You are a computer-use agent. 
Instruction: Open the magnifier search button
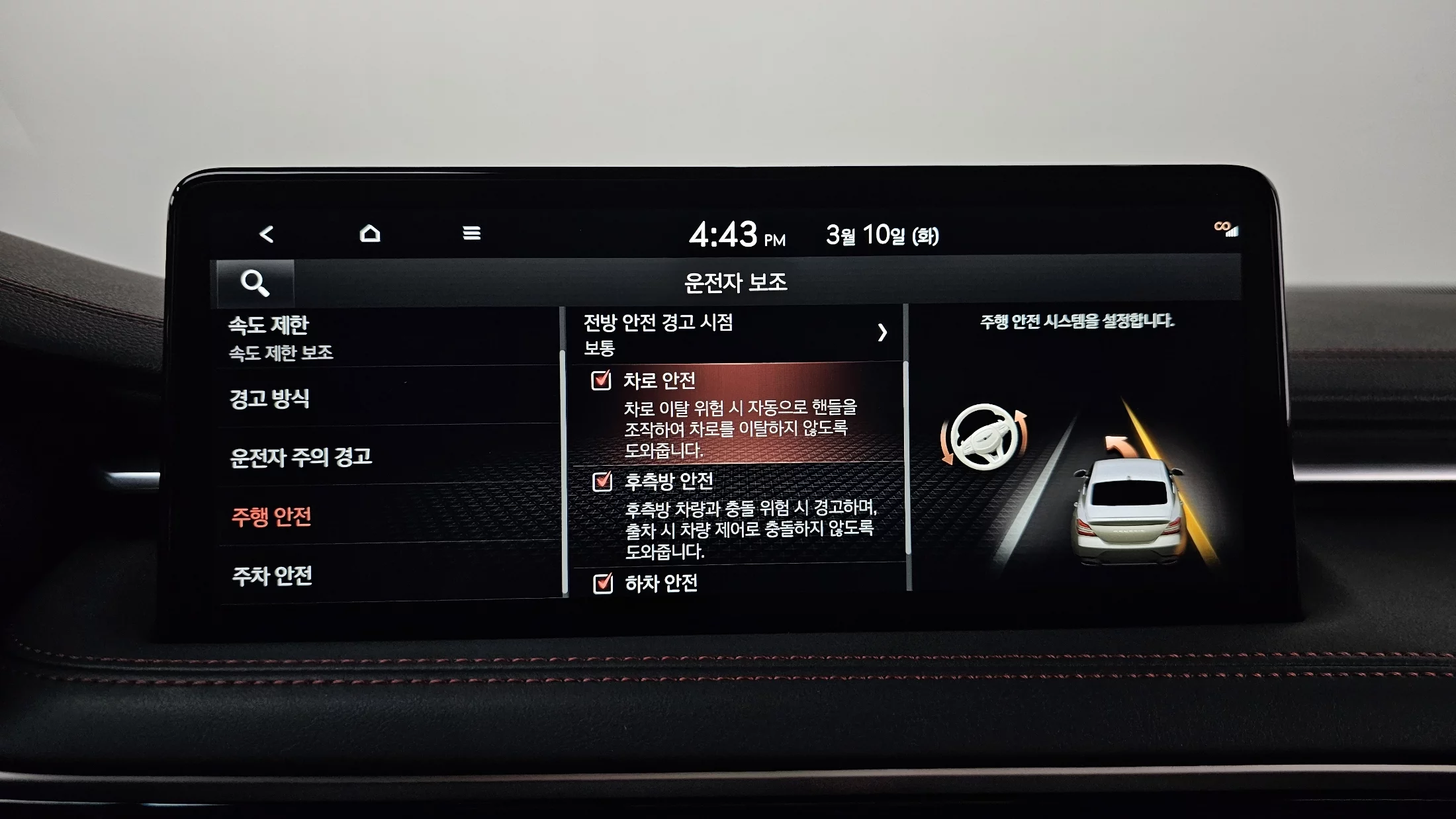point(255,283)
